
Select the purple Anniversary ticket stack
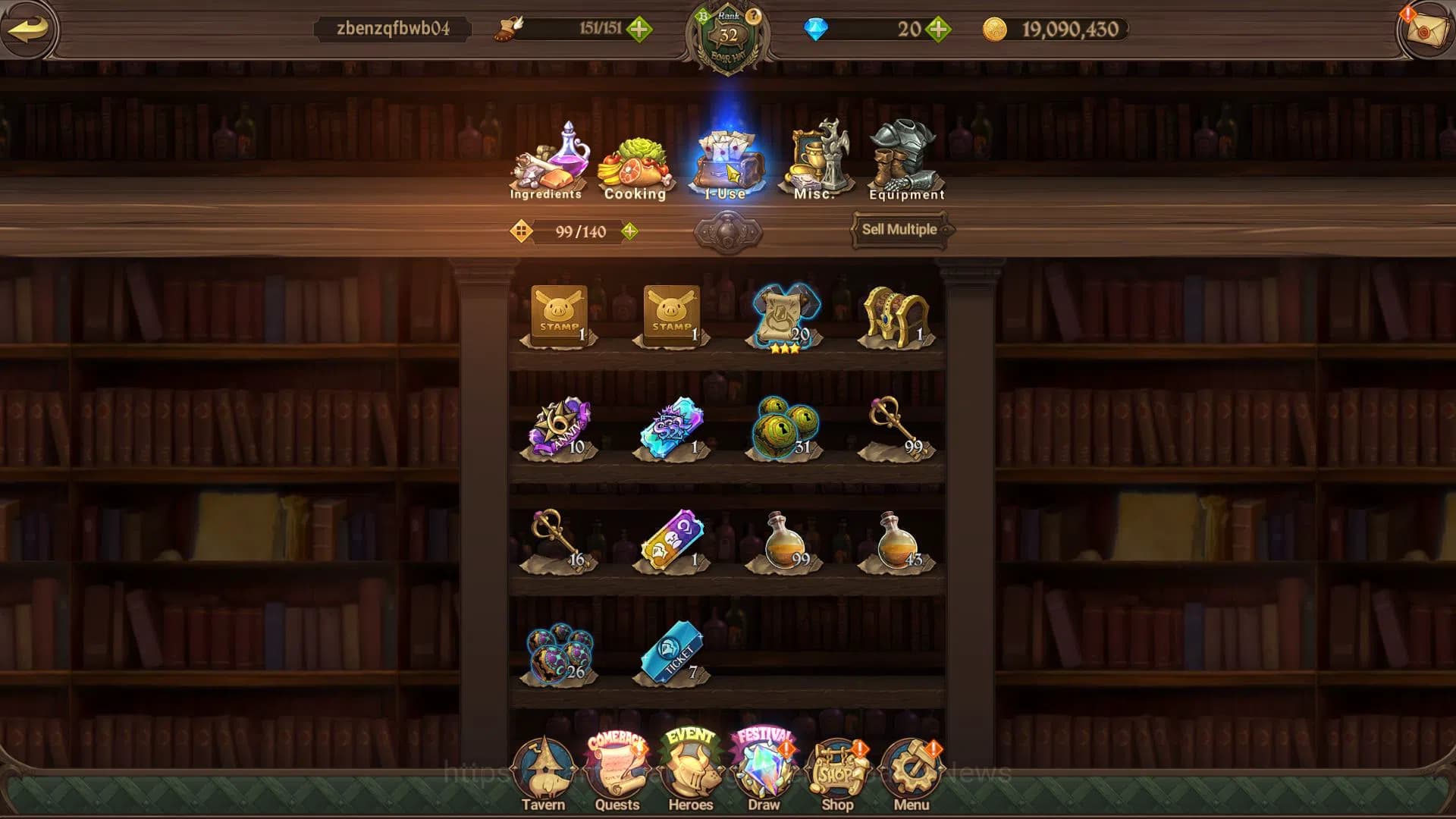(x=560, y=428)
